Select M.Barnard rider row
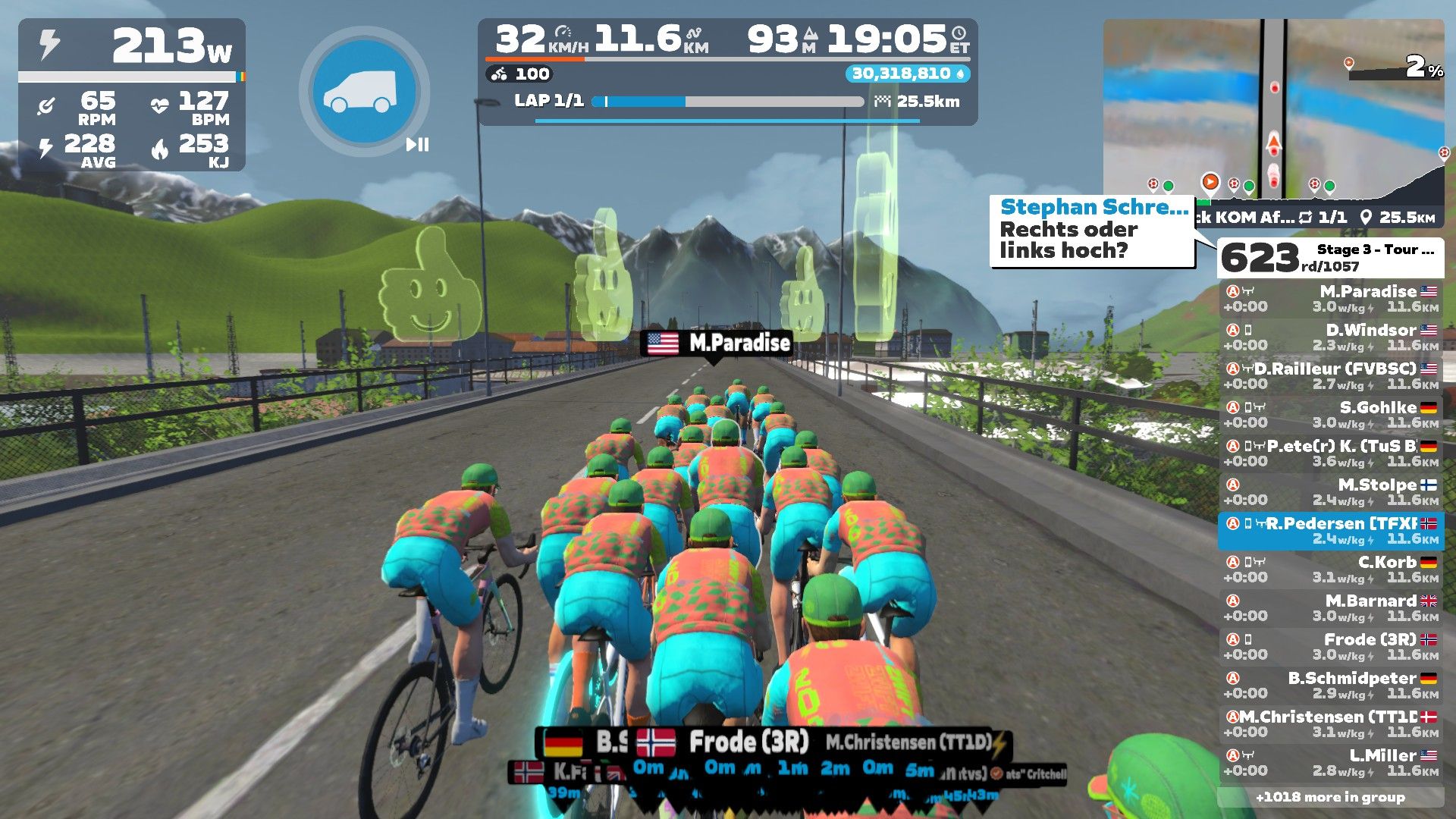Screen dimensions: 1456x819 (x=1331, y=608)
